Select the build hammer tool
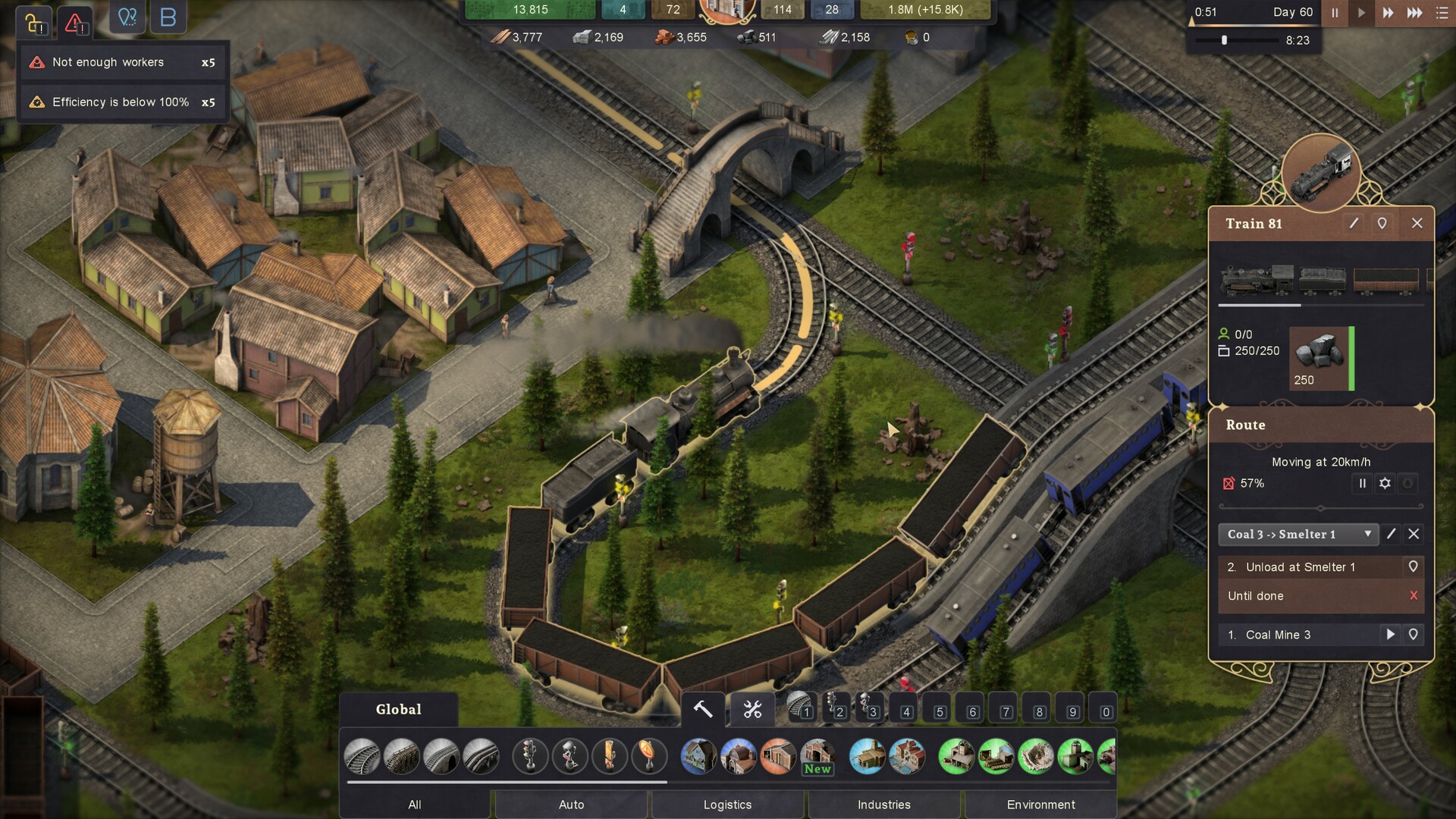 point(701,709)
